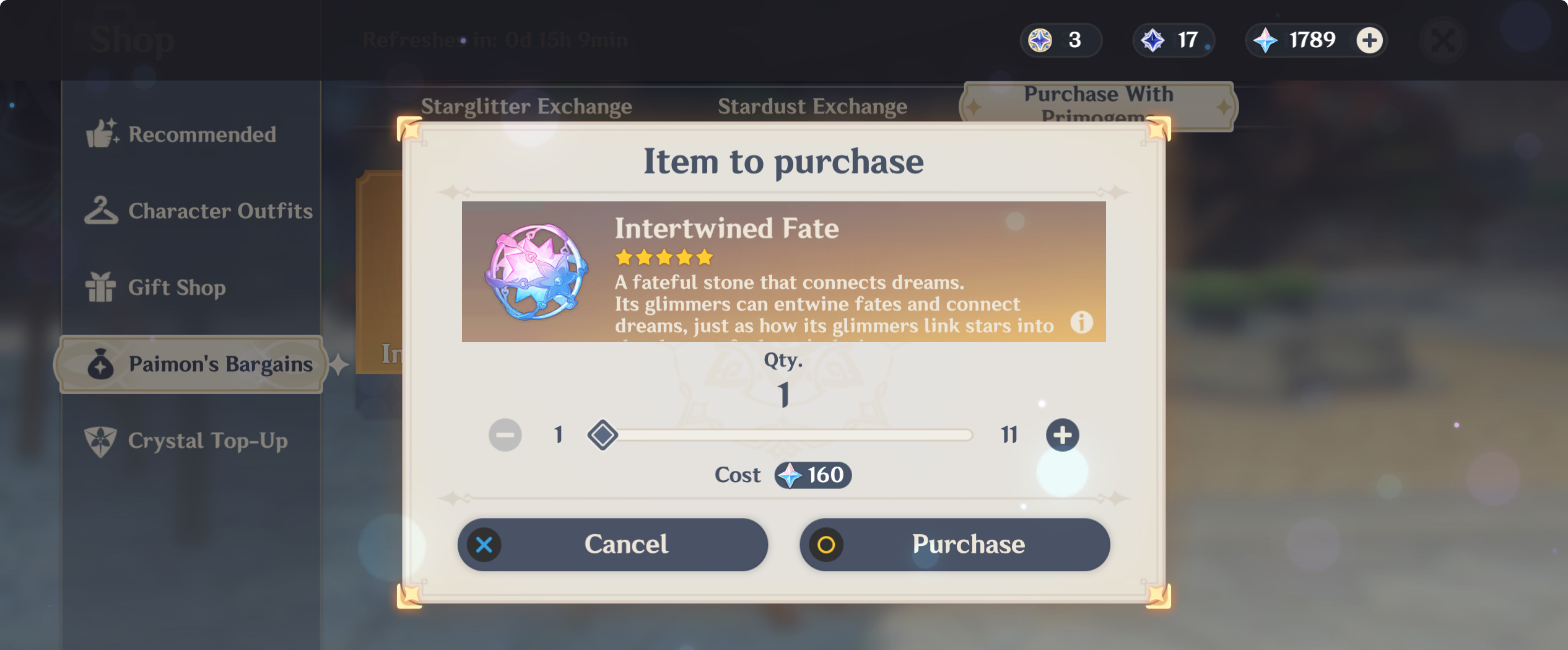Click the Intertwined Fate item banner

pos(783,271)
